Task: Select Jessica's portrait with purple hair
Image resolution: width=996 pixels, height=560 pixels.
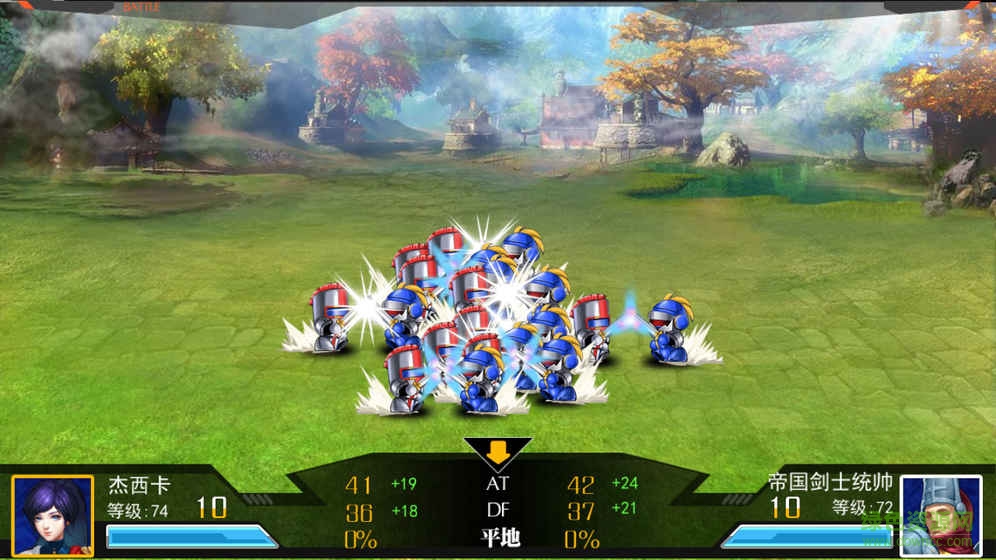Action: [52, 515]
